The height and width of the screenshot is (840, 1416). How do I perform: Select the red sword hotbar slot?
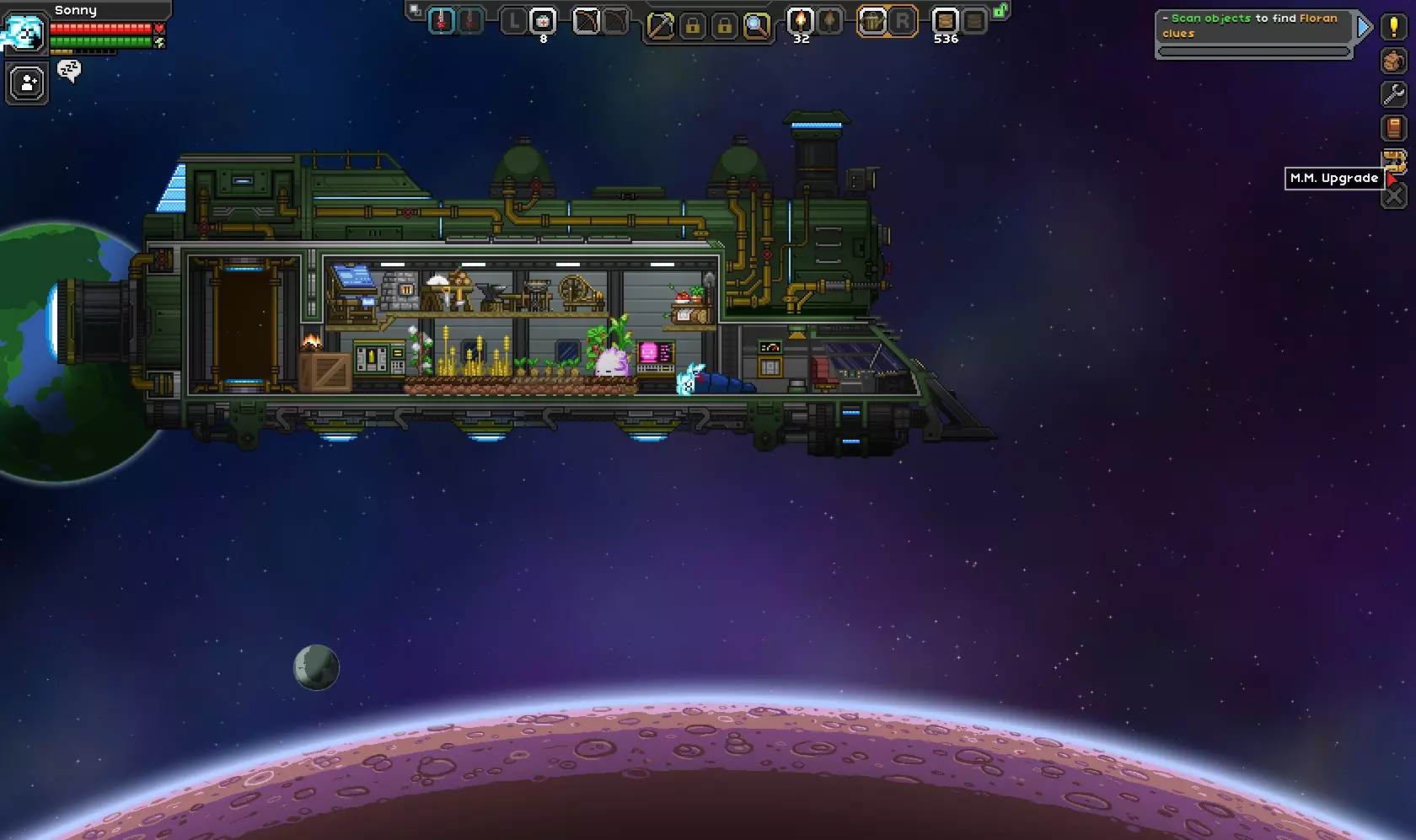click(x=441, y=20)
